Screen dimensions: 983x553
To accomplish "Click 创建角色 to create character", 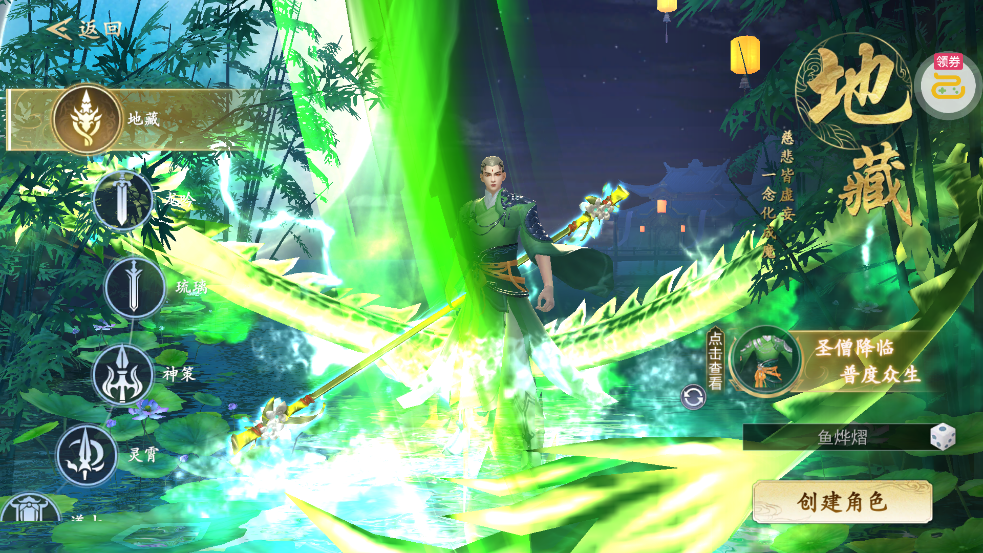I will point(842,502).
